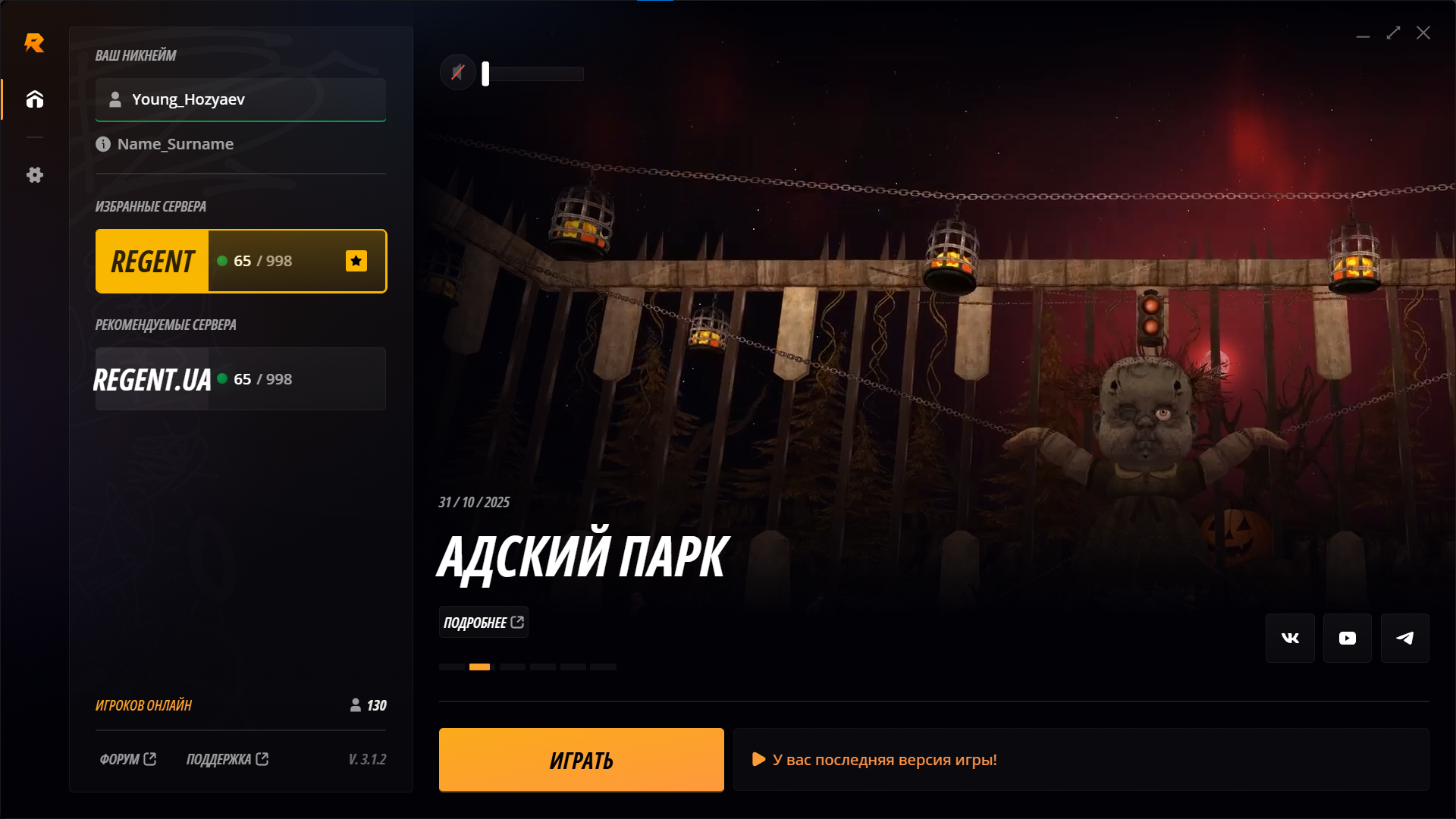Select the second carousel indicator dot

479,667
